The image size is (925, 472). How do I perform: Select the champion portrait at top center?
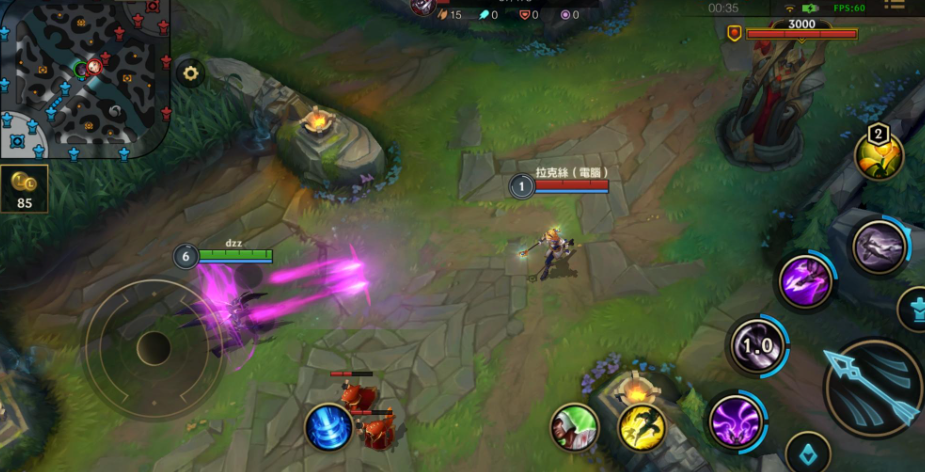(422, 6)
